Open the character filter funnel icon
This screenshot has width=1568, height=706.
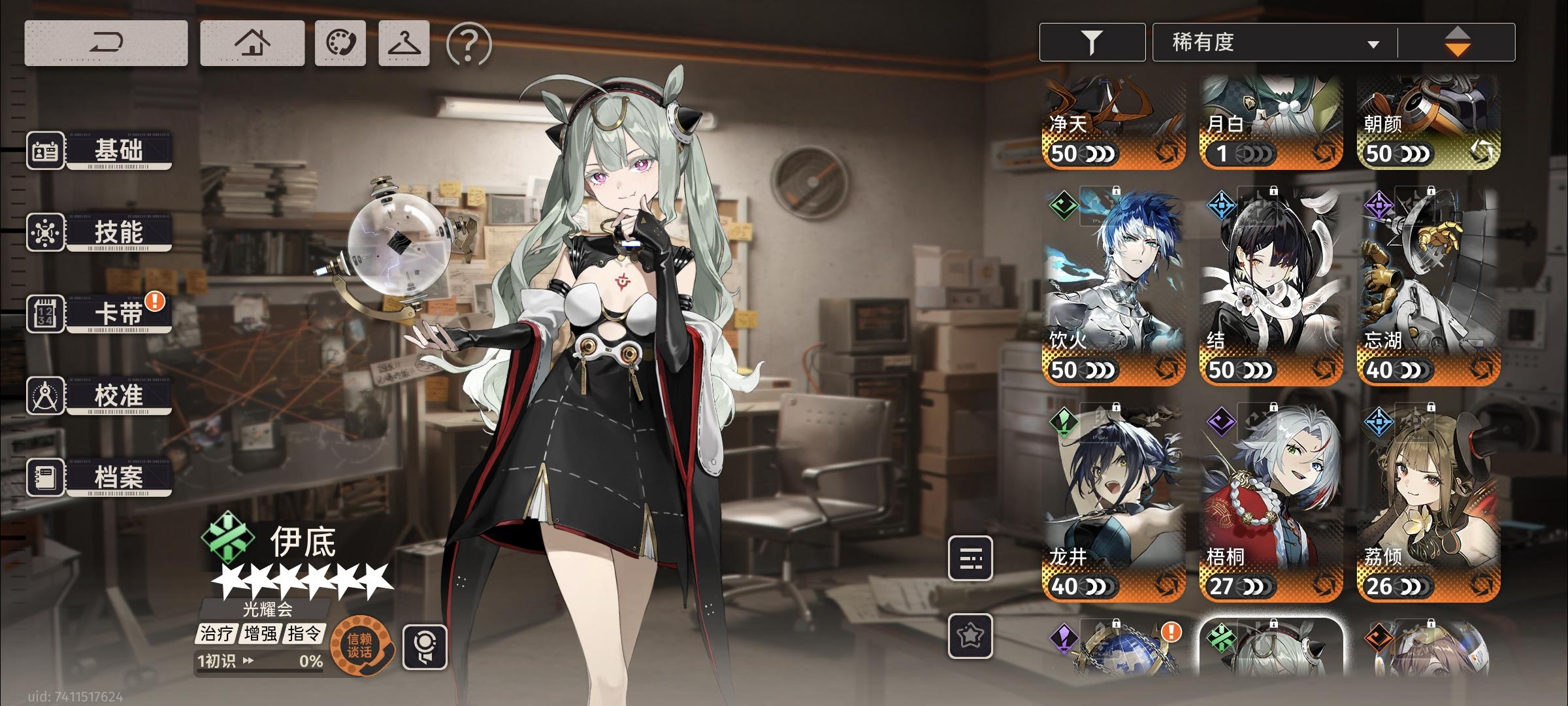pyautogui.click(x=1092, y=42)
